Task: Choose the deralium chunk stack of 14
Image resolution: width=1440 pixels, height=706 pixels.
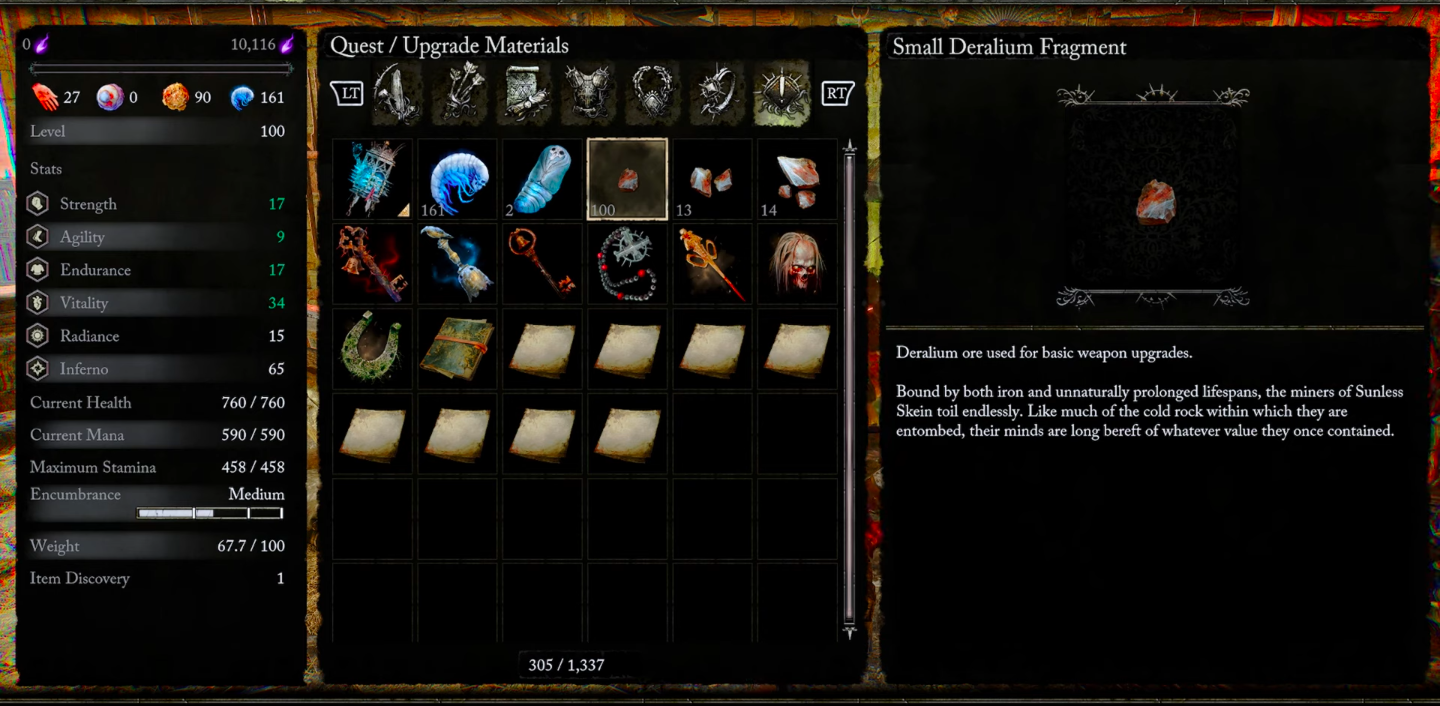Action: (797, 179)
